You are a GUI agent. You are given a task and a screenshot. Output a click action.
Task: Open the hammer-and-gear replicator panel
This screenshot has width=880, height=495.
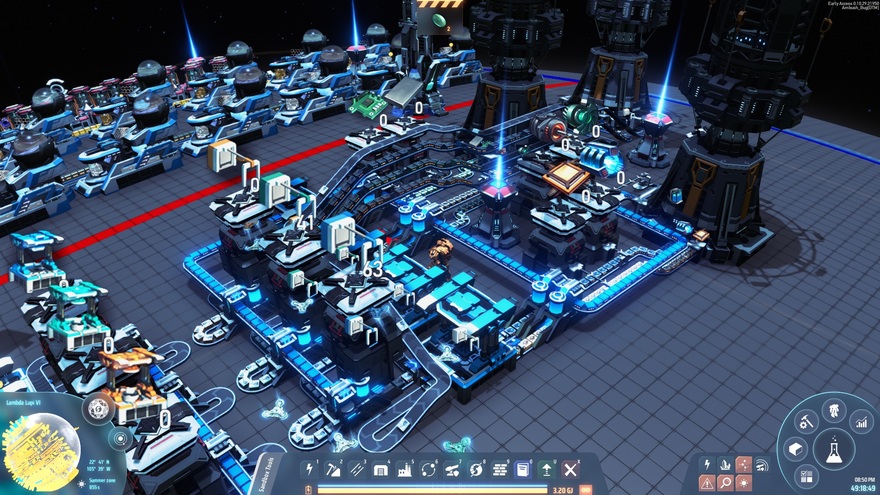[x=806, y=423]
